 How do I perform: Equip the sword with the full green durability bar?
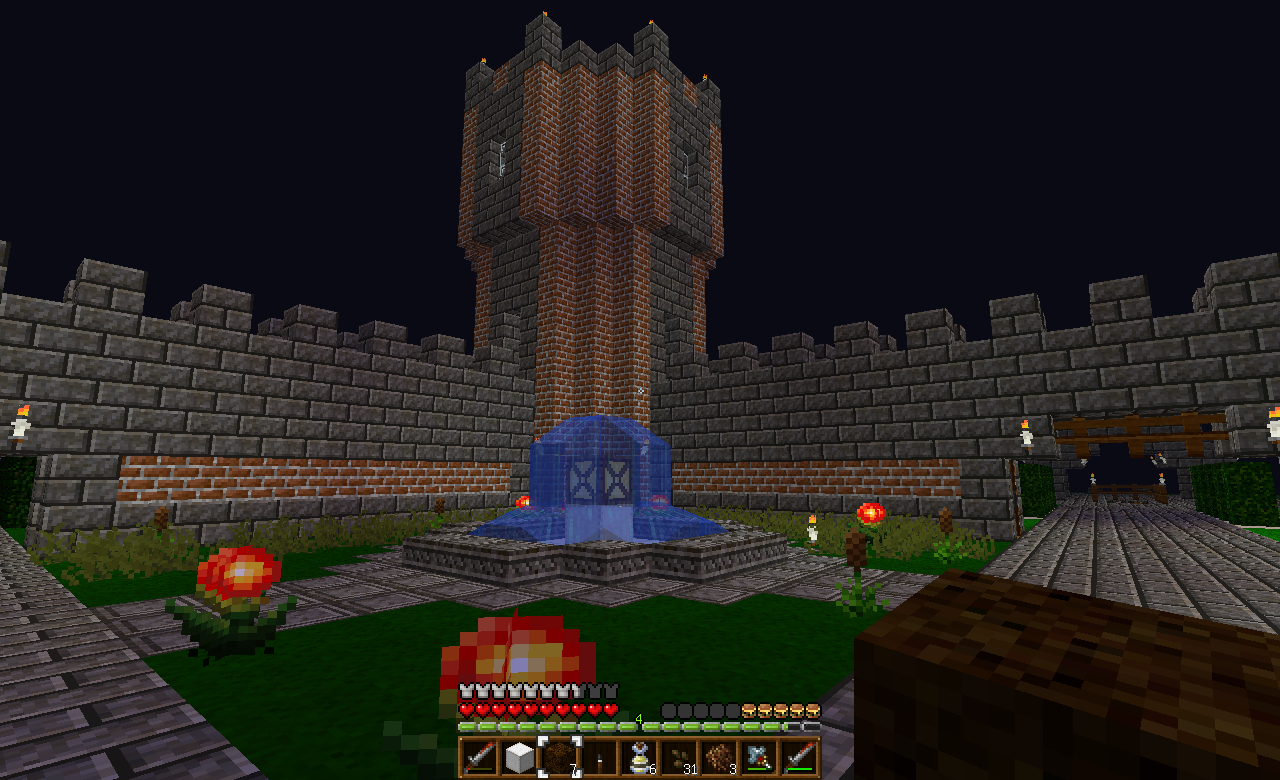pyautogui.click(x=799, y=757)
